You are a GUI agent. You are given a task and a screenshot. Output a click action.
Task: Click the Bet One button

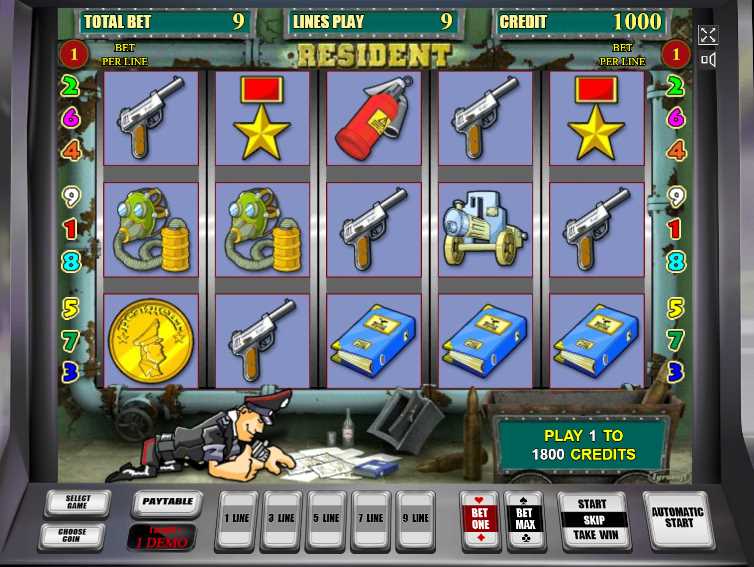pyautogui.click(x=479, y=518)
